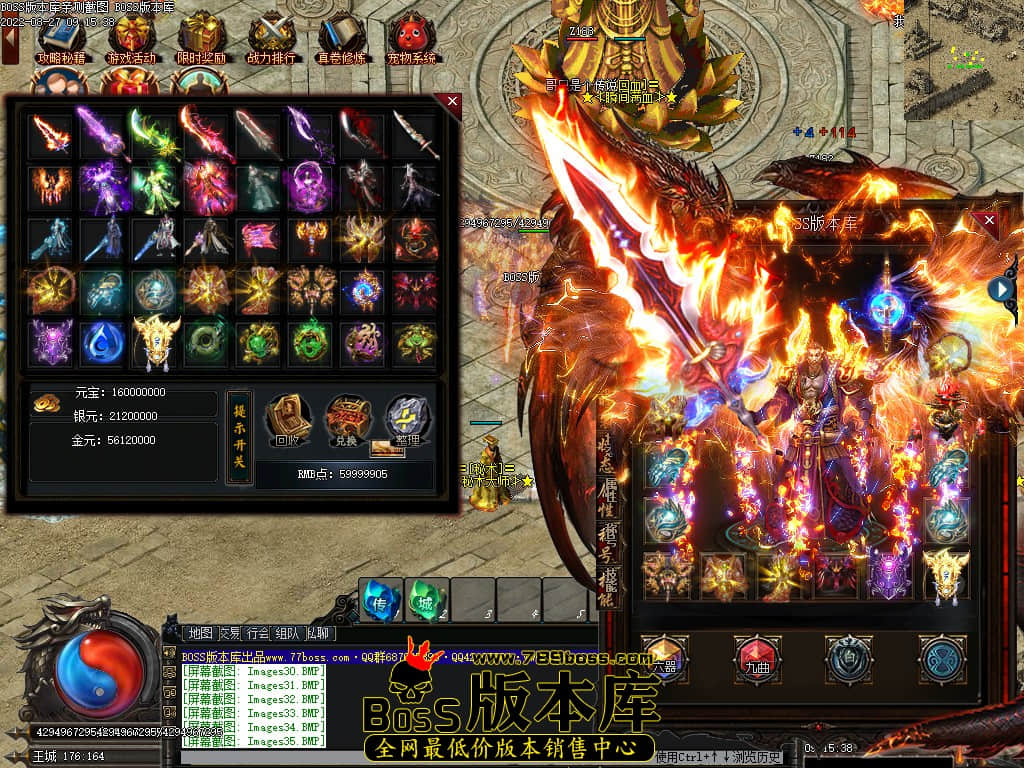The image size is (1024, 768).
Task: Click the 兑换 exchange chest button
Action: tap(347, 422)
